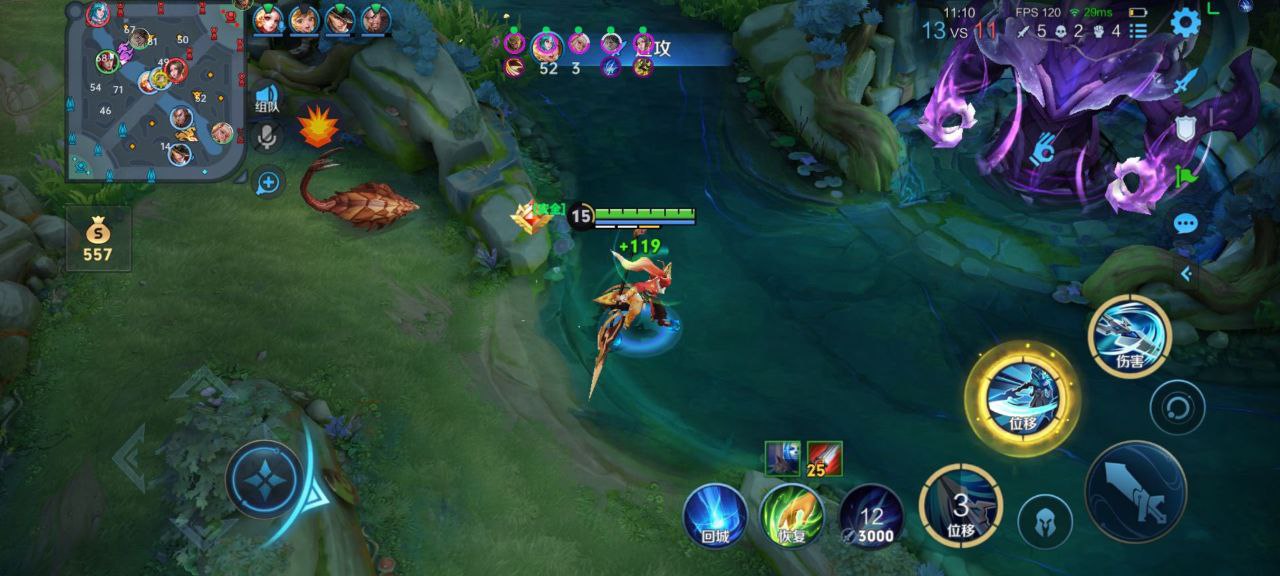Cast the gold-glowing 位移 skill

pos(1022,398)
